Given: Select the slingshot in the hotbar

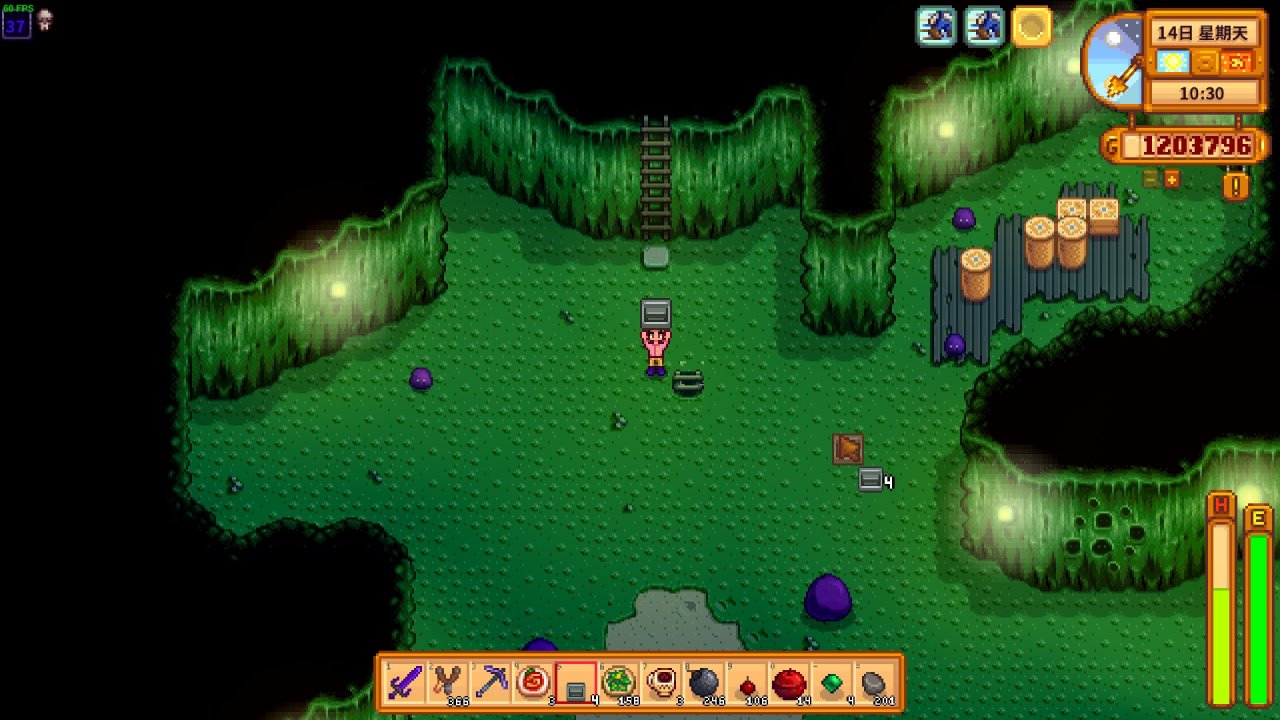Looking at the screenshot, I should point(448,683).
